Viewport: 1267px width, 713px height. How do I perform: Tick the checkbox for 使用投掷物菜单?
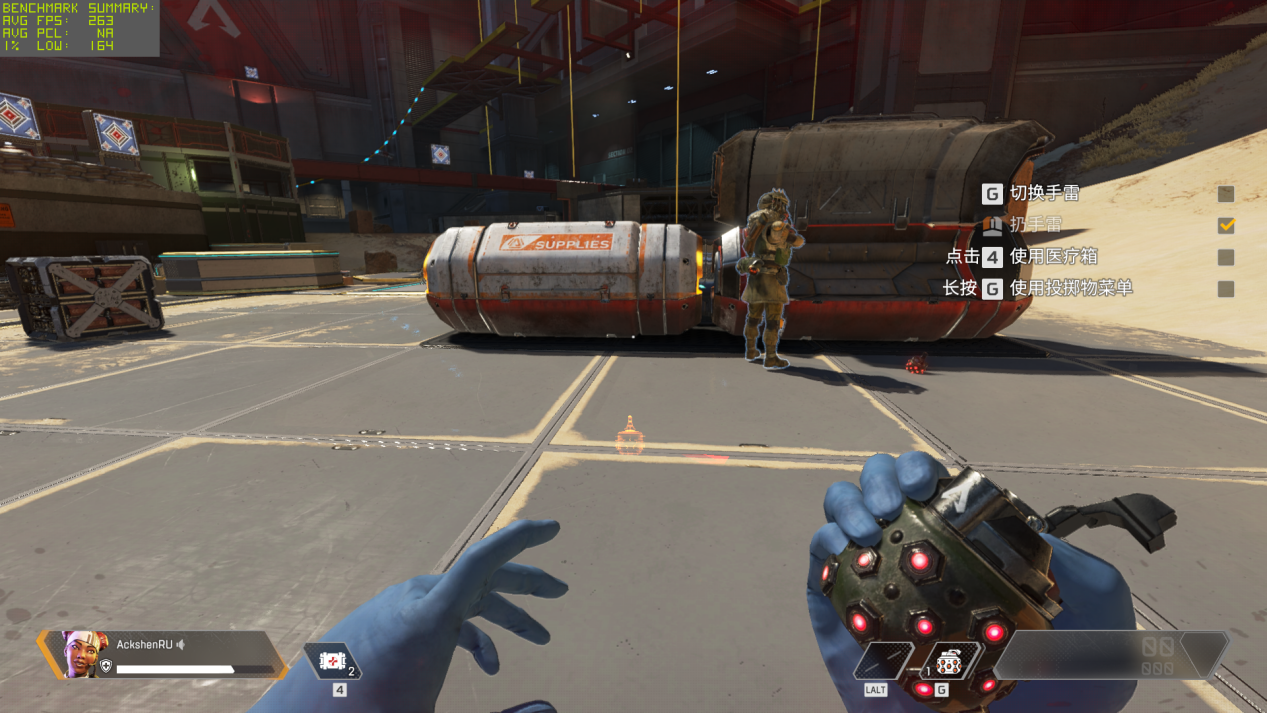[1226, 289]
